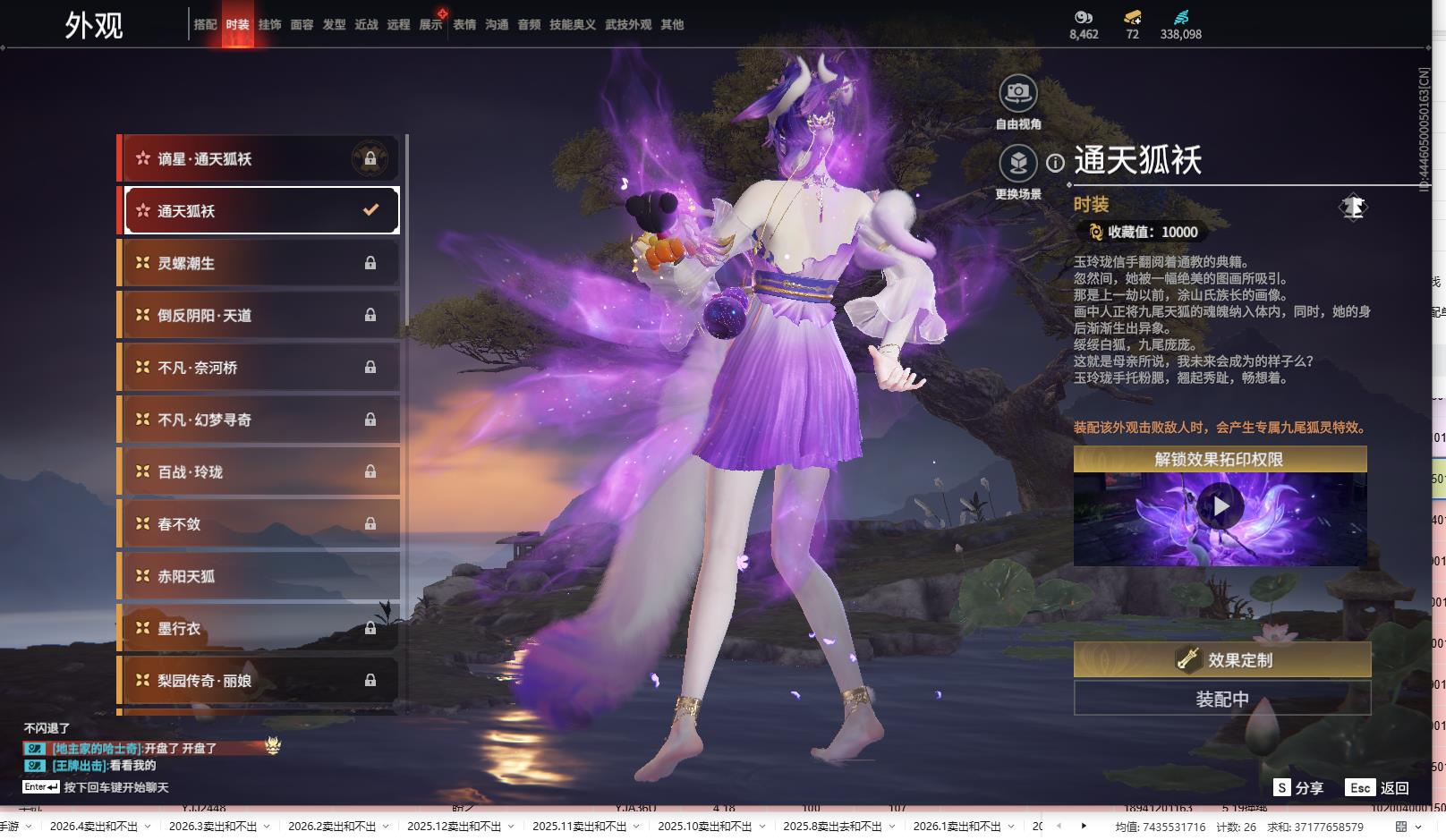Screen dimensions: 1446x840
Task: Show info for 通天狐袄 via info icon
Action: [1056, 163]
